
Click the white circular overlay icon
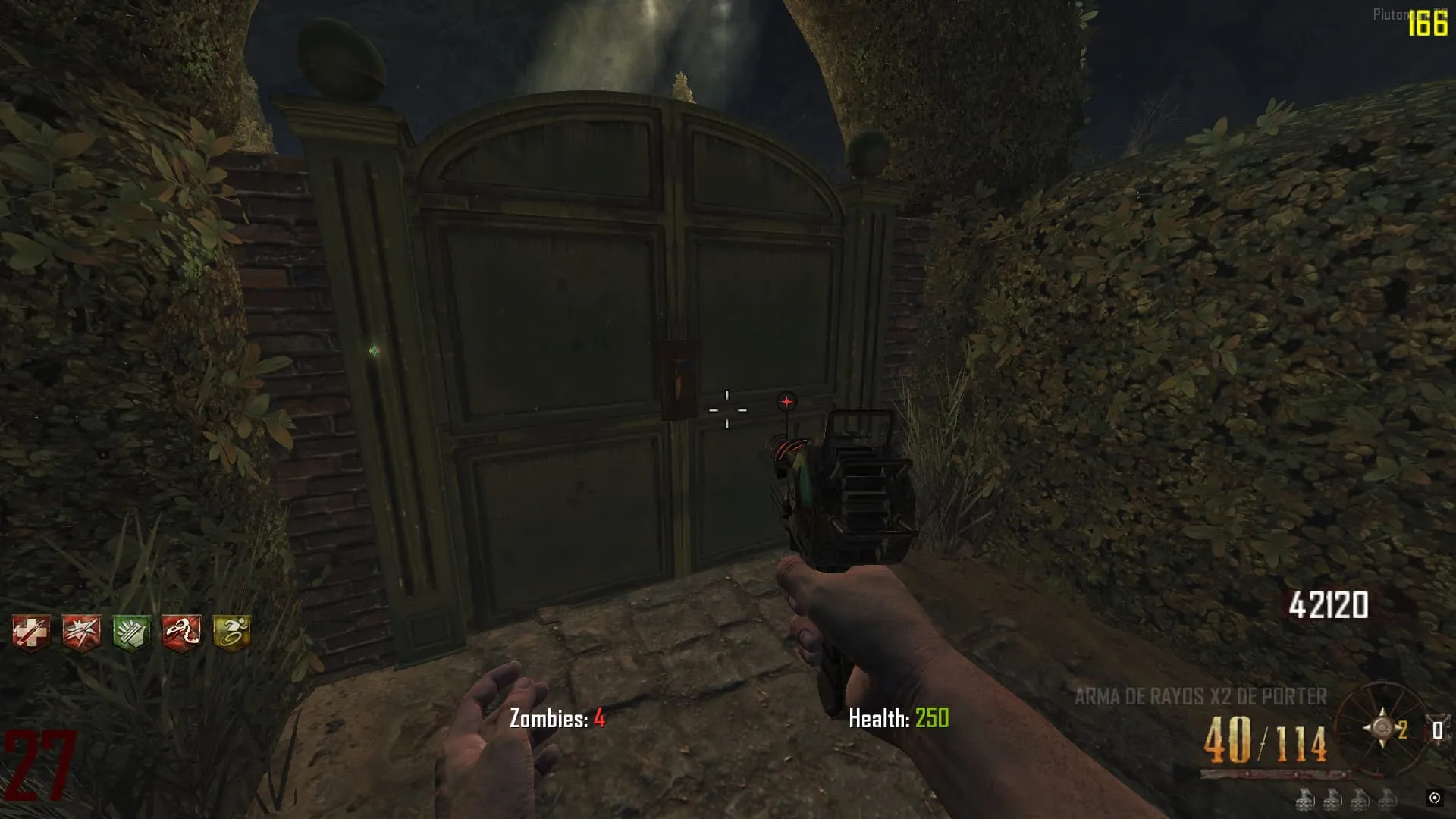point(1434,797)
